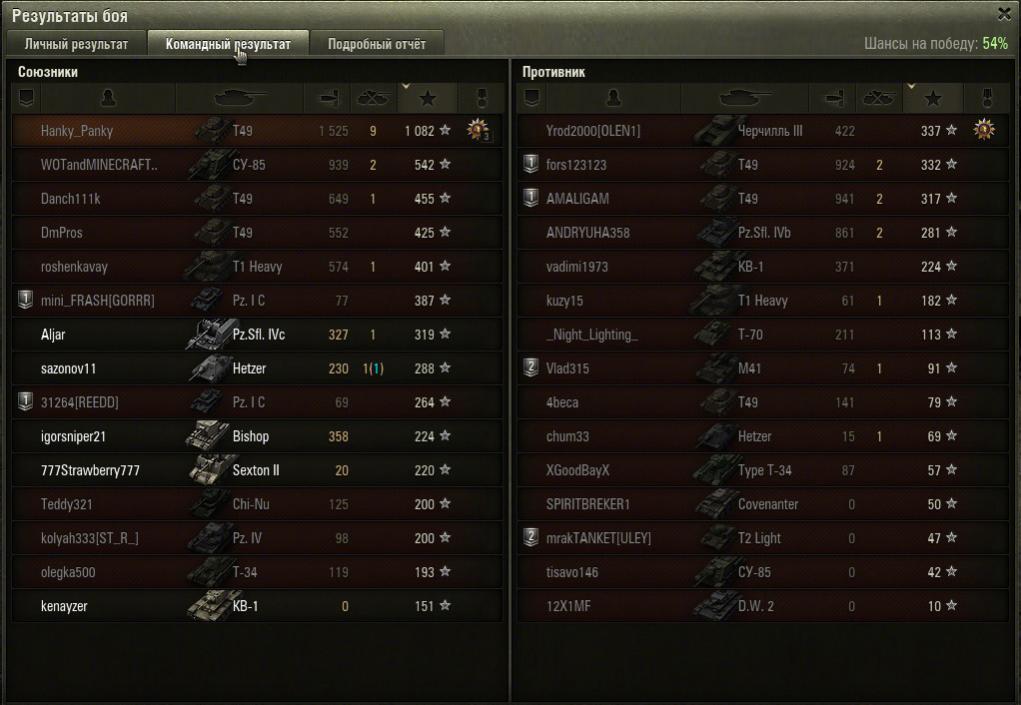The height and width of the screenshot is (705, 1021).
Task: Select the Командный результат tab
Action: [x=228, y=44]
